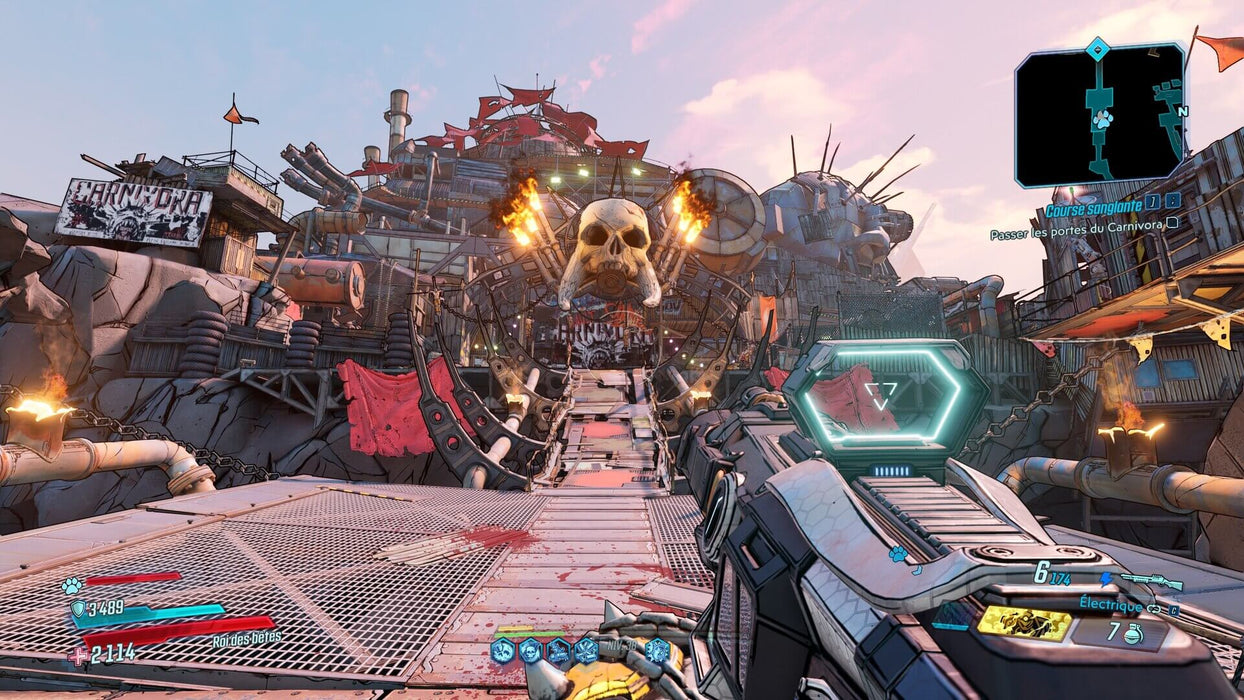This screenshot has height=700, width=1244.
Task: Click the pet paw icon above the shield
Action: tap(71, 586)
